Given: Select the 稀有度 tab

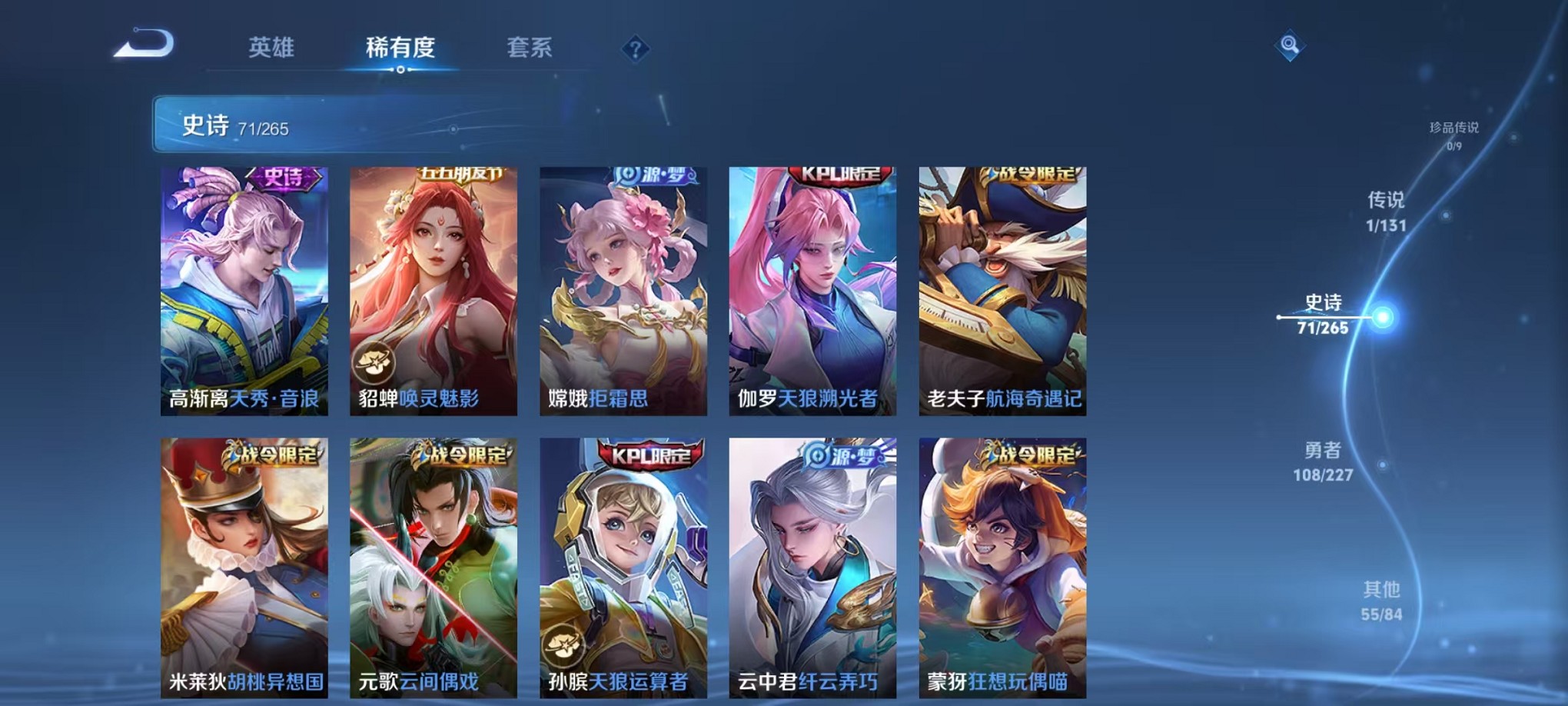Looking at the screenshot, I should (400, 48).
